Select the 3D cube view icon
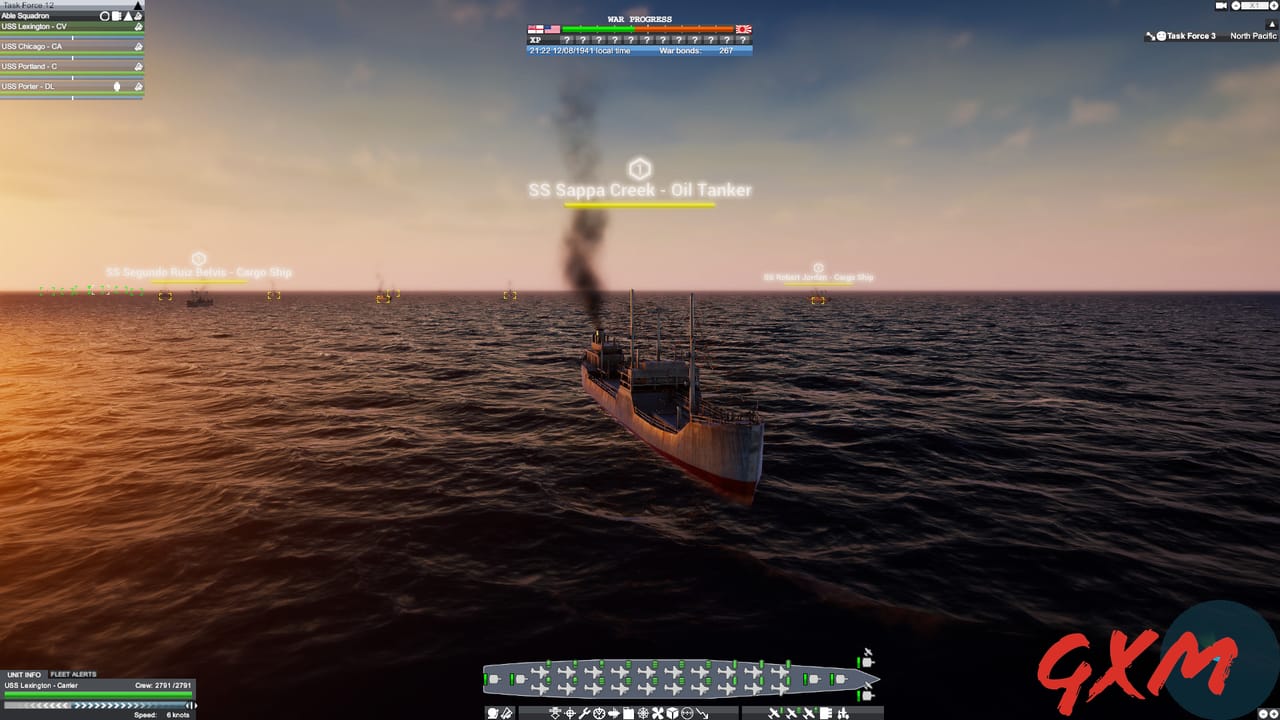This screenshot has height=720, width=1280. click(x=671, y=713)
